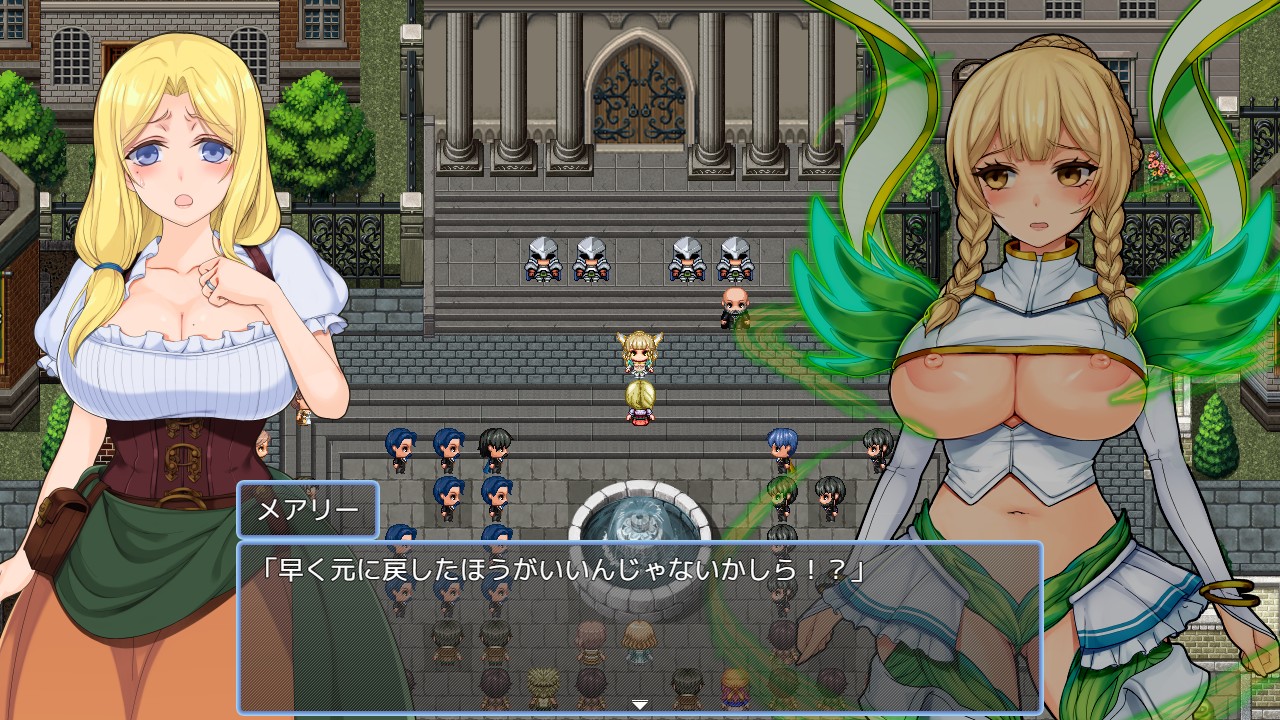Click the dialogue message box text
1280x720 pixels.
(561, 572)
